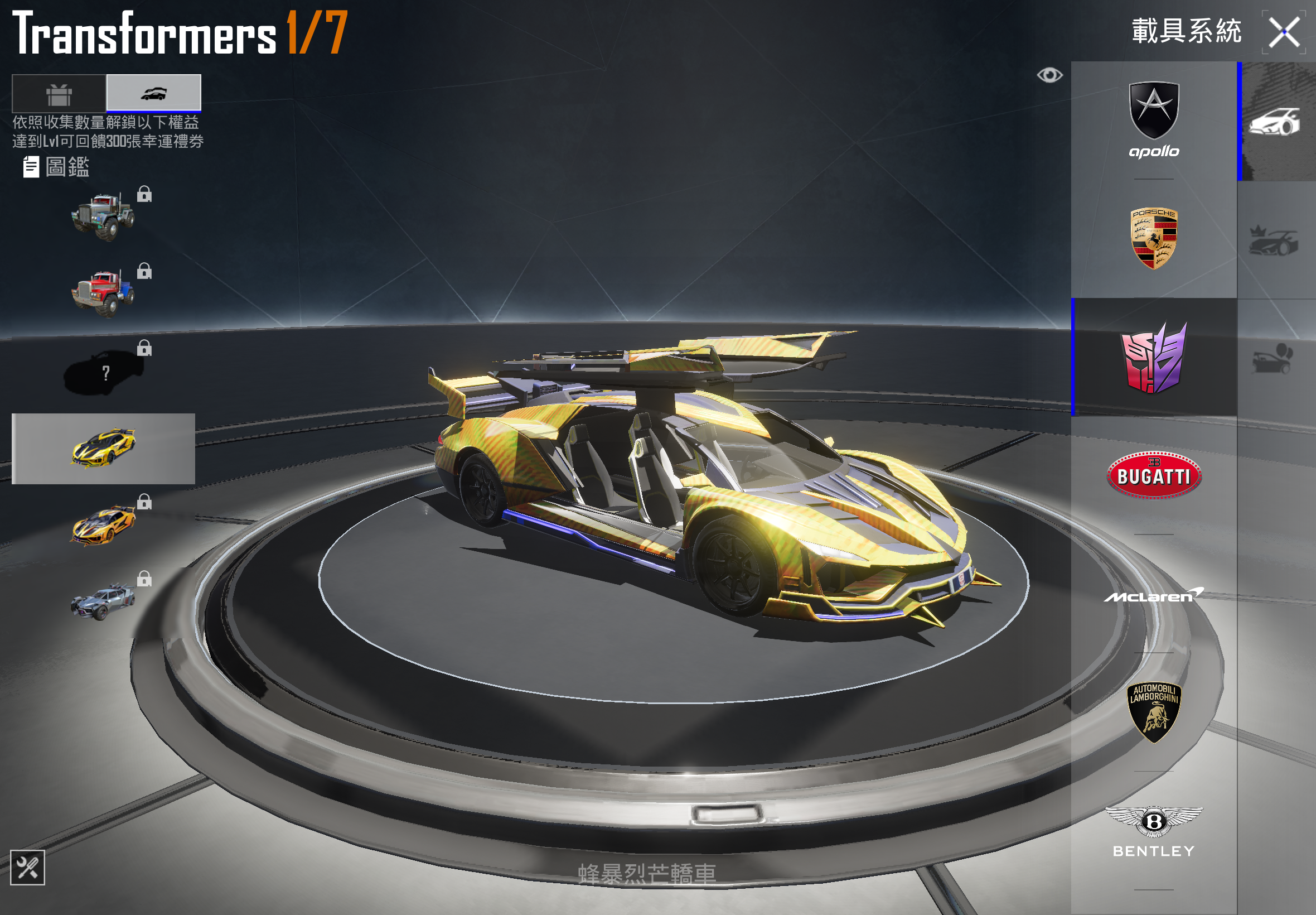Toggle the eye visibility icon
The height and width of the screenshot is (915, 1316).
[x=1049, y=75]
